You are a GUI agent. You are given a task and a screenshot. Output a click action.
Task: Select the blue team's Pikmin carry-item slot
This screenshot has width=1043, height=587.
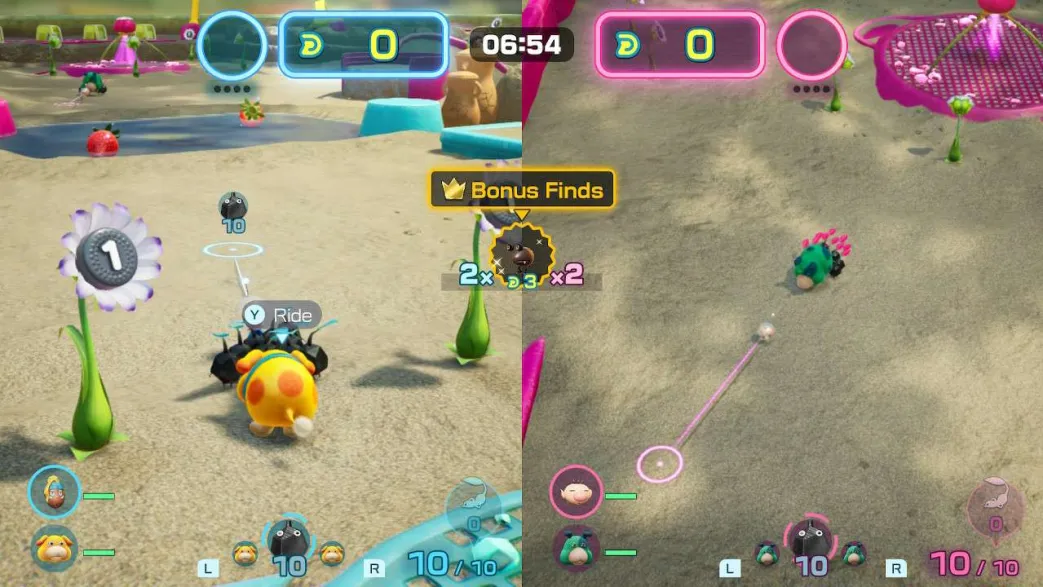point(471,505)
